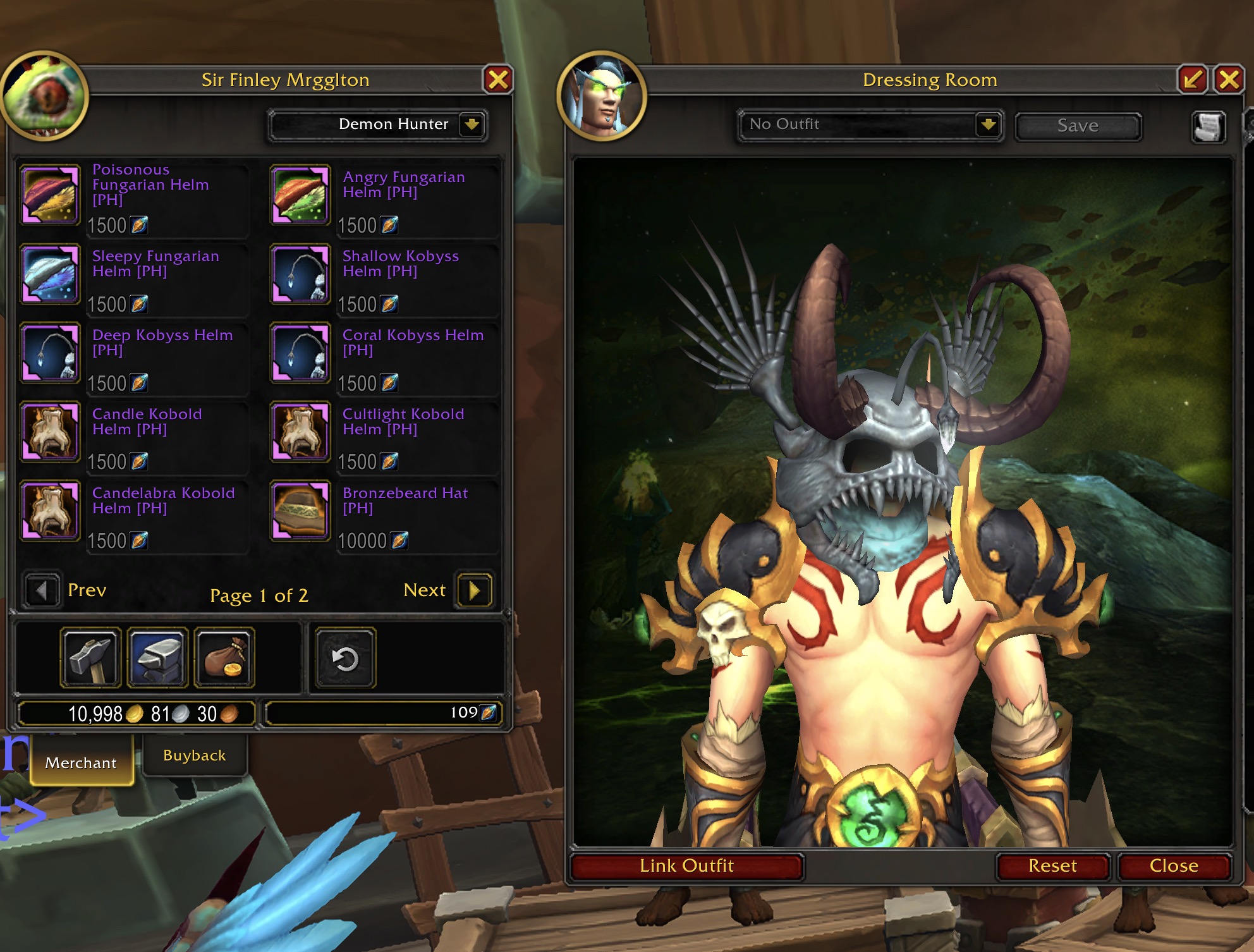Open the Demon Hunter class filter dropdown
The image size is (1254, 952).
(472, 125)
